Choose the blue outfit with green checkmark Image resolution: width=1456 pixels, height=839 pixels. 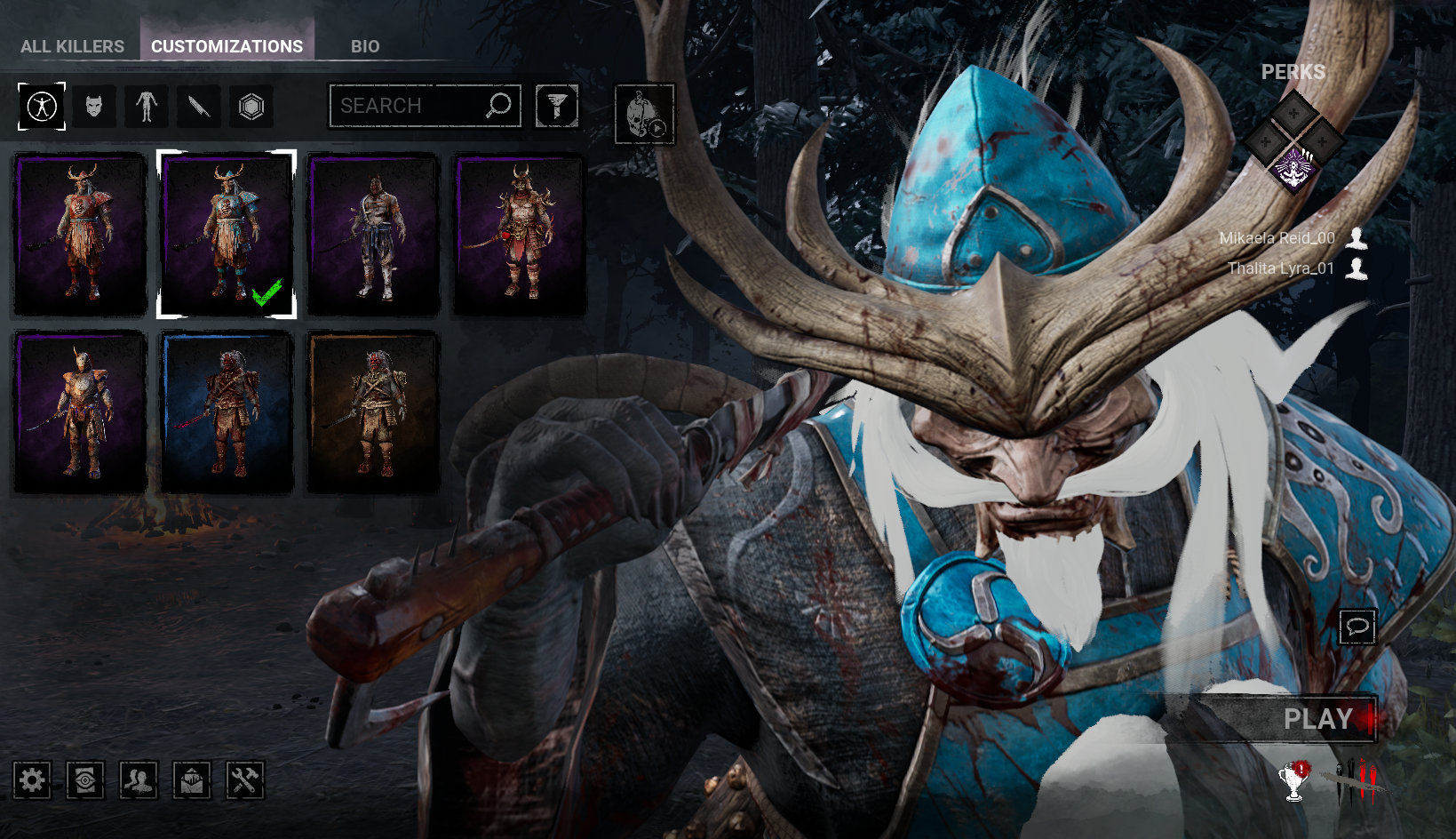(227, 235)
